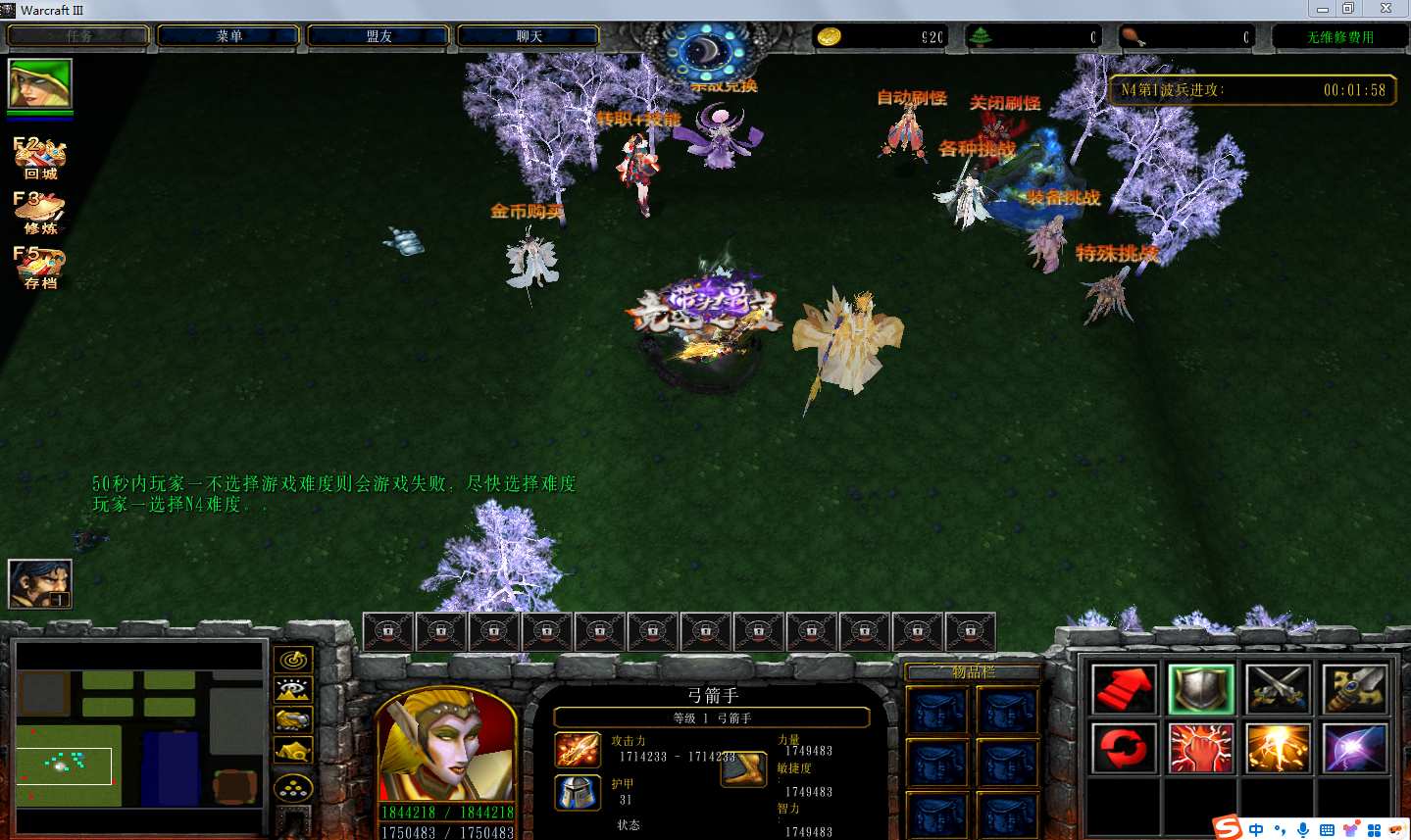Activate the red lightning fist ability
The height and width of the screenshot is (840, 1411).
point(1200,749)
